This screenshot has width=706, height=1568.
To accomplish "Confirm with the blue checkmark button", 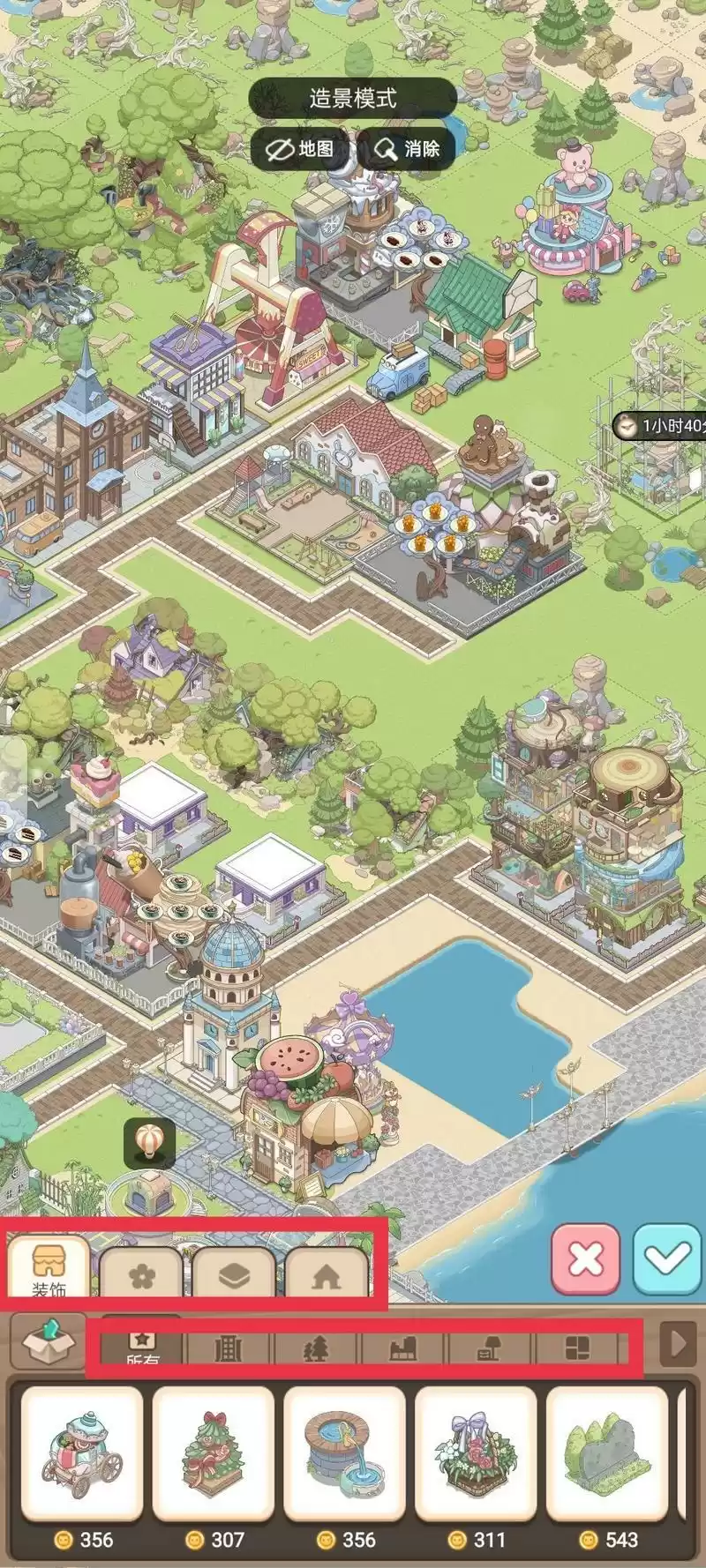I will pyautogui.click(x=667, y=1259).
